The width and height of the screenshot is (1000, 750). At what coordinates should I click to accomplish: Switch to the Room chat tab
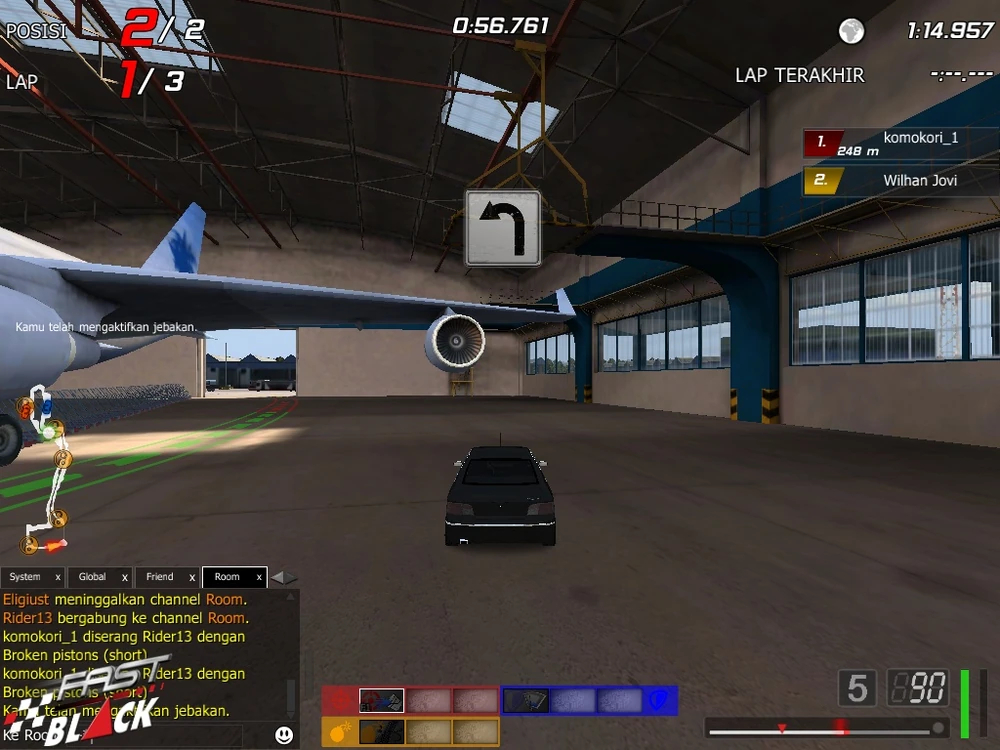227,577
